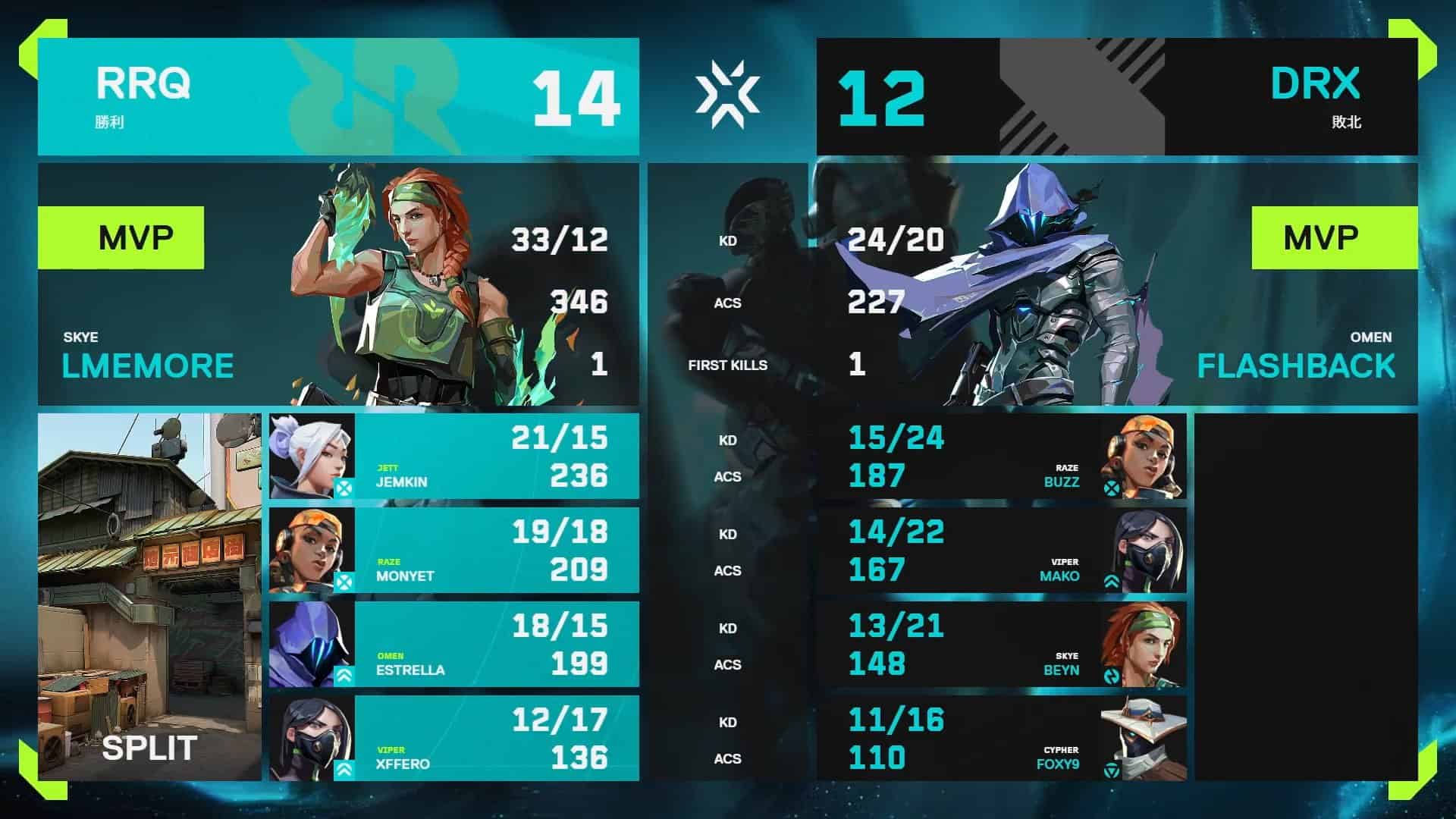Choose Mako's Viper player row
1456x819 pixels.
point(1001,551)
